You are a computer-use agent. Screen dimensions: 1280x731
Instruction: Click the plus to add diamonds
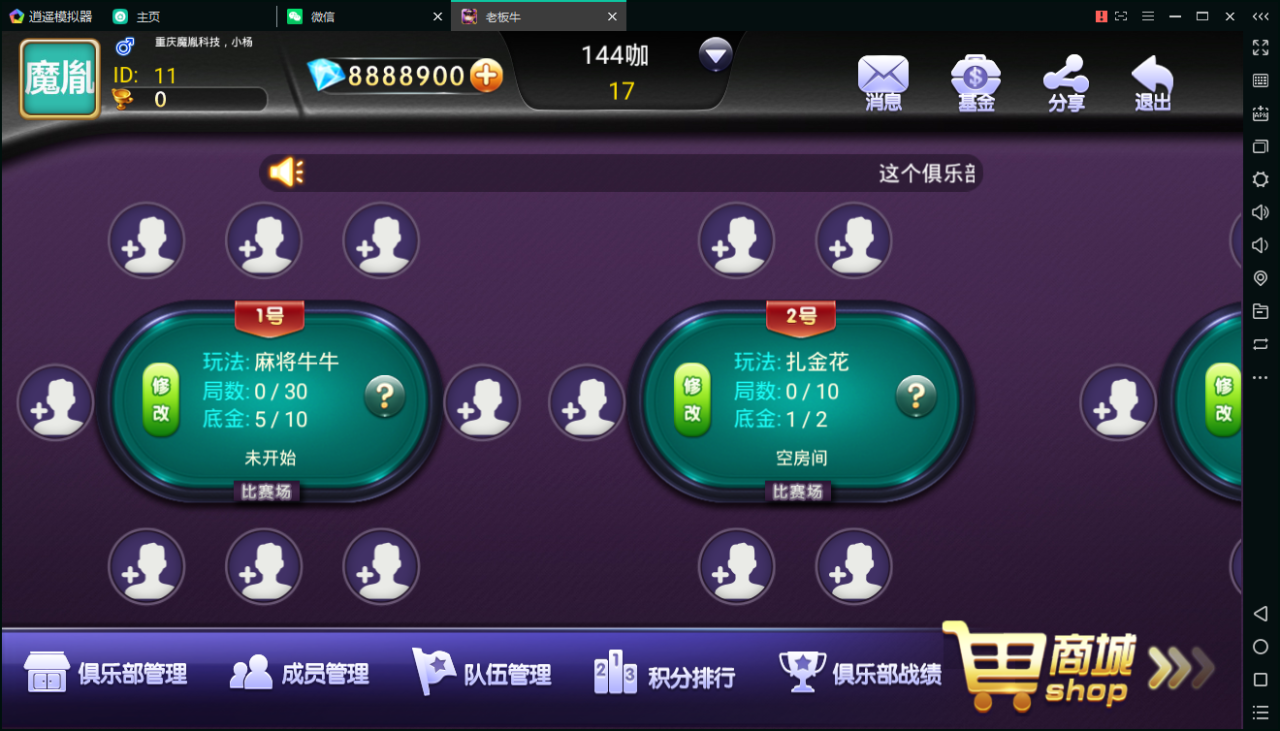click(487, 74)
